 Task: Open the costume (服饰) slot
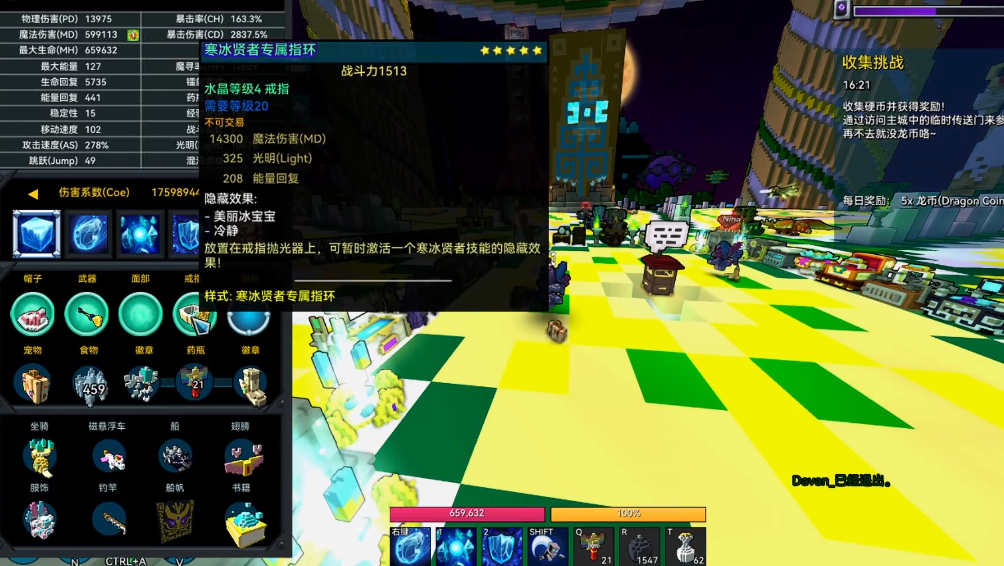[39, 520]
